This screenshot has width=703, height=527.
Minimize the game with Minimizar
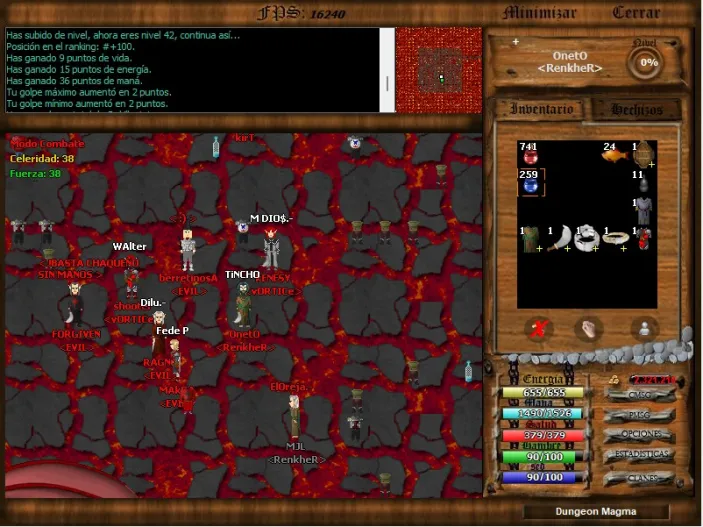point(540,13)
